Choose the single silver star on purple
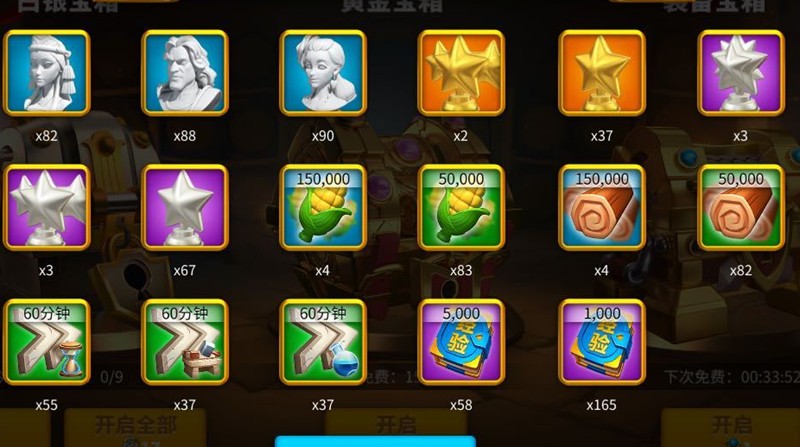The width and height of the screenshot is (800, 447). (185, 207)
